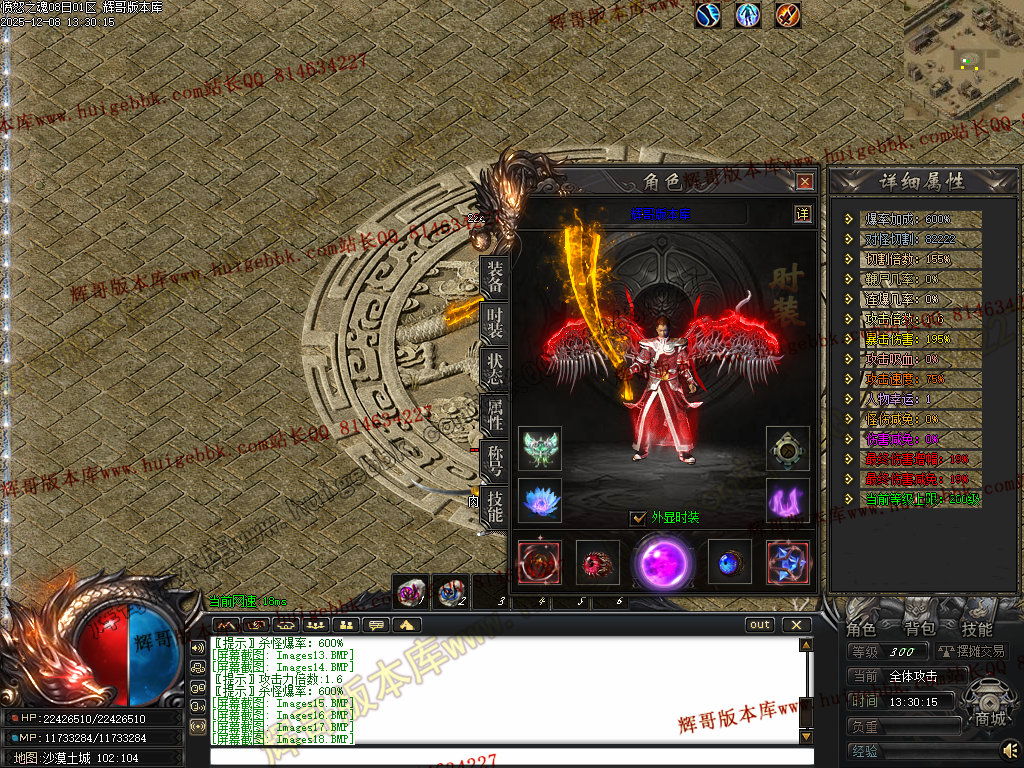Toggle the sound speaker icon
The width and height of the screenshot is (1024, 768).
pos(1010,749)
